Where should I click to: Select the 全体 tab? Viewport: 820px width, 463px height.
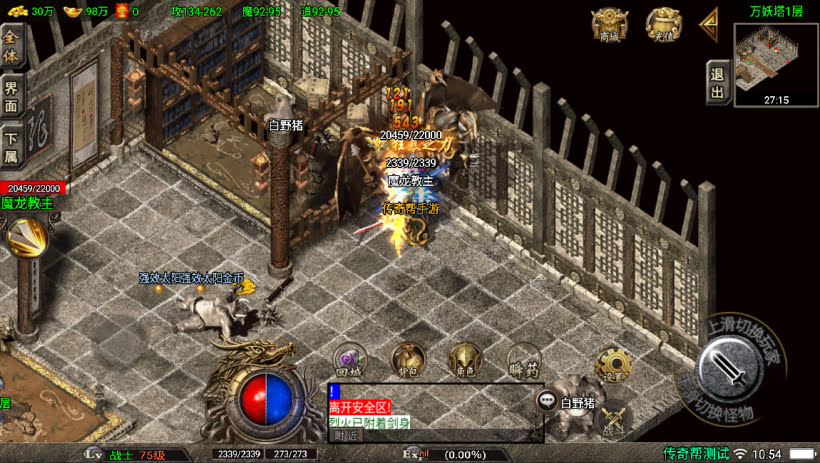tap(12, 46)
